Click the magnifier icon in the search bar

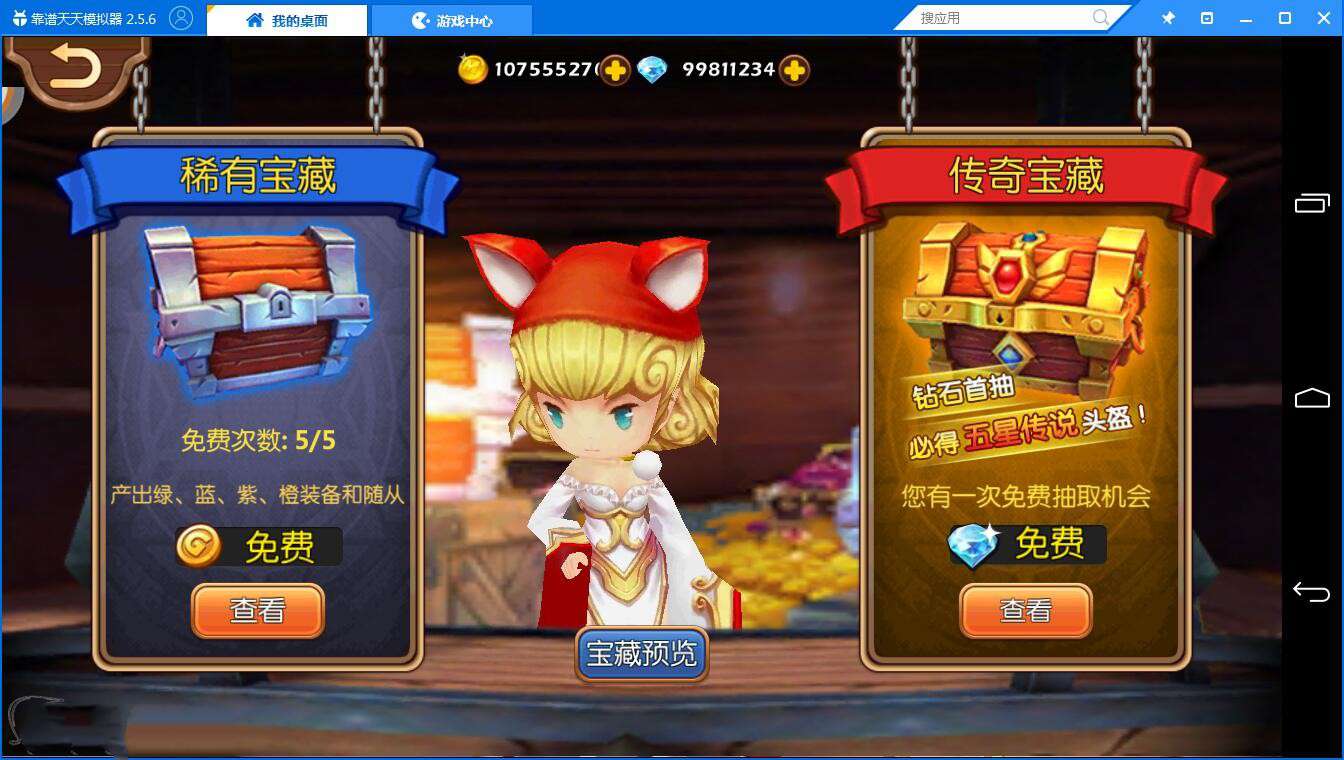[x=1100, y=17]
